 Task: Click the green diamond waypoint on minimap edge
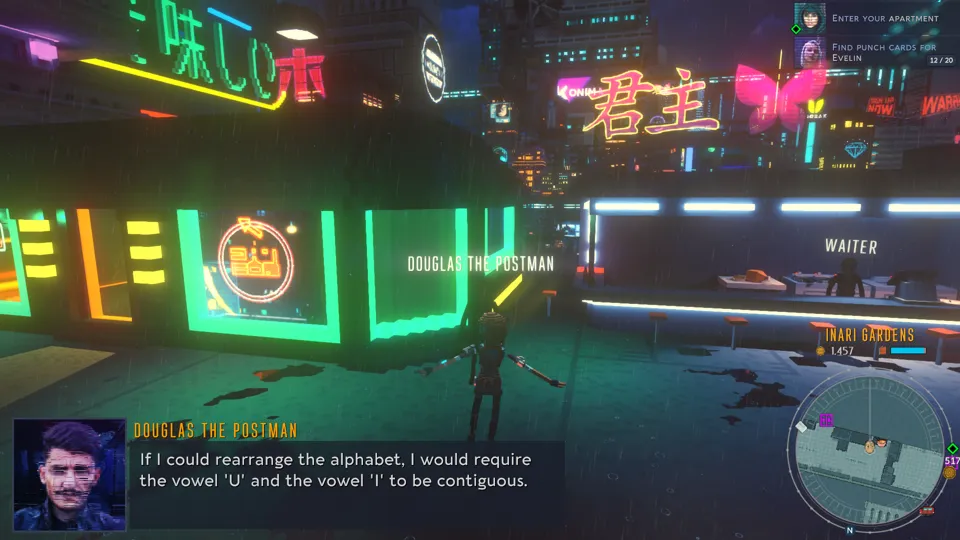pyautogui.click(x=950, y=448)
